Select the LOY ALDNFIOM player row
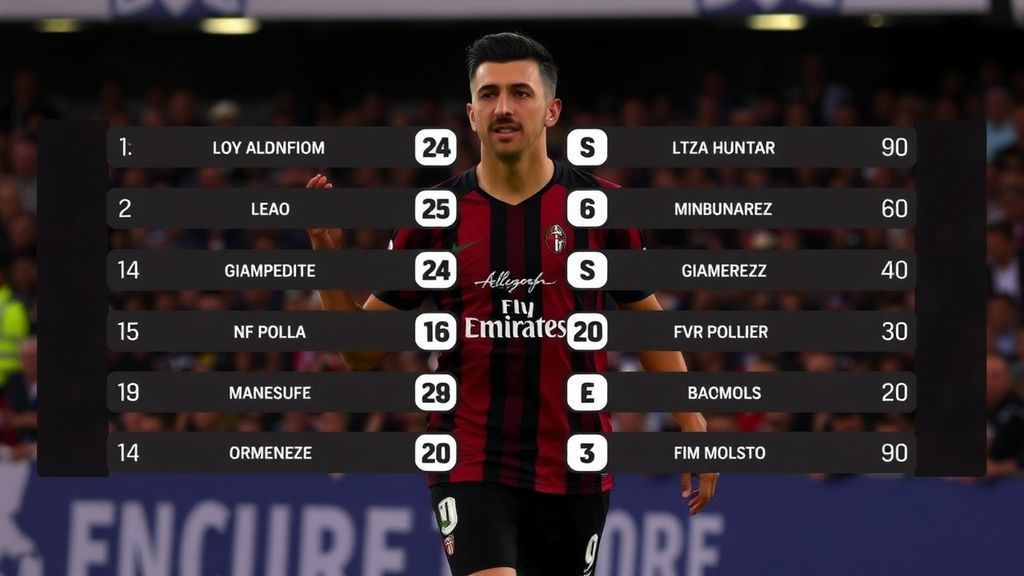The image size is (1024, 576). [269, 148]
